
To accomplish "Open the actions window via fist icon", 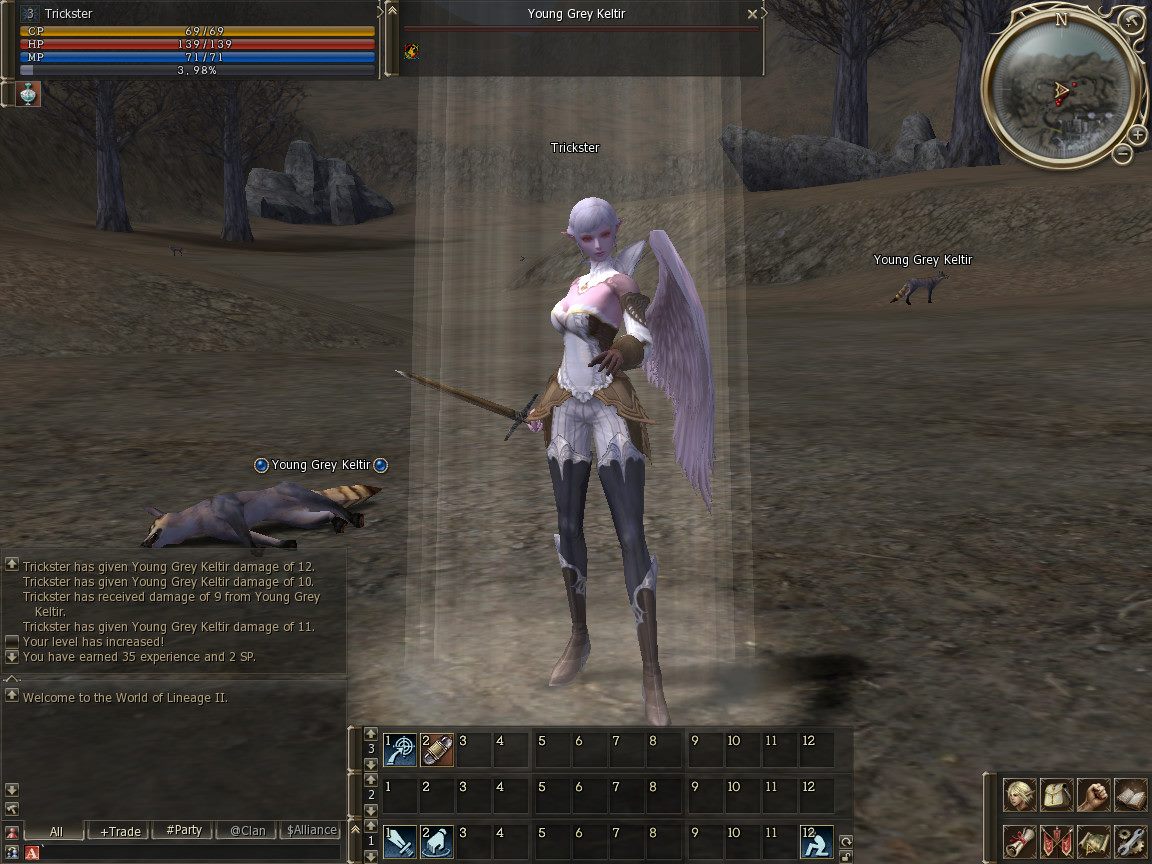I will pyautogui.click(x=1094, y=795).
